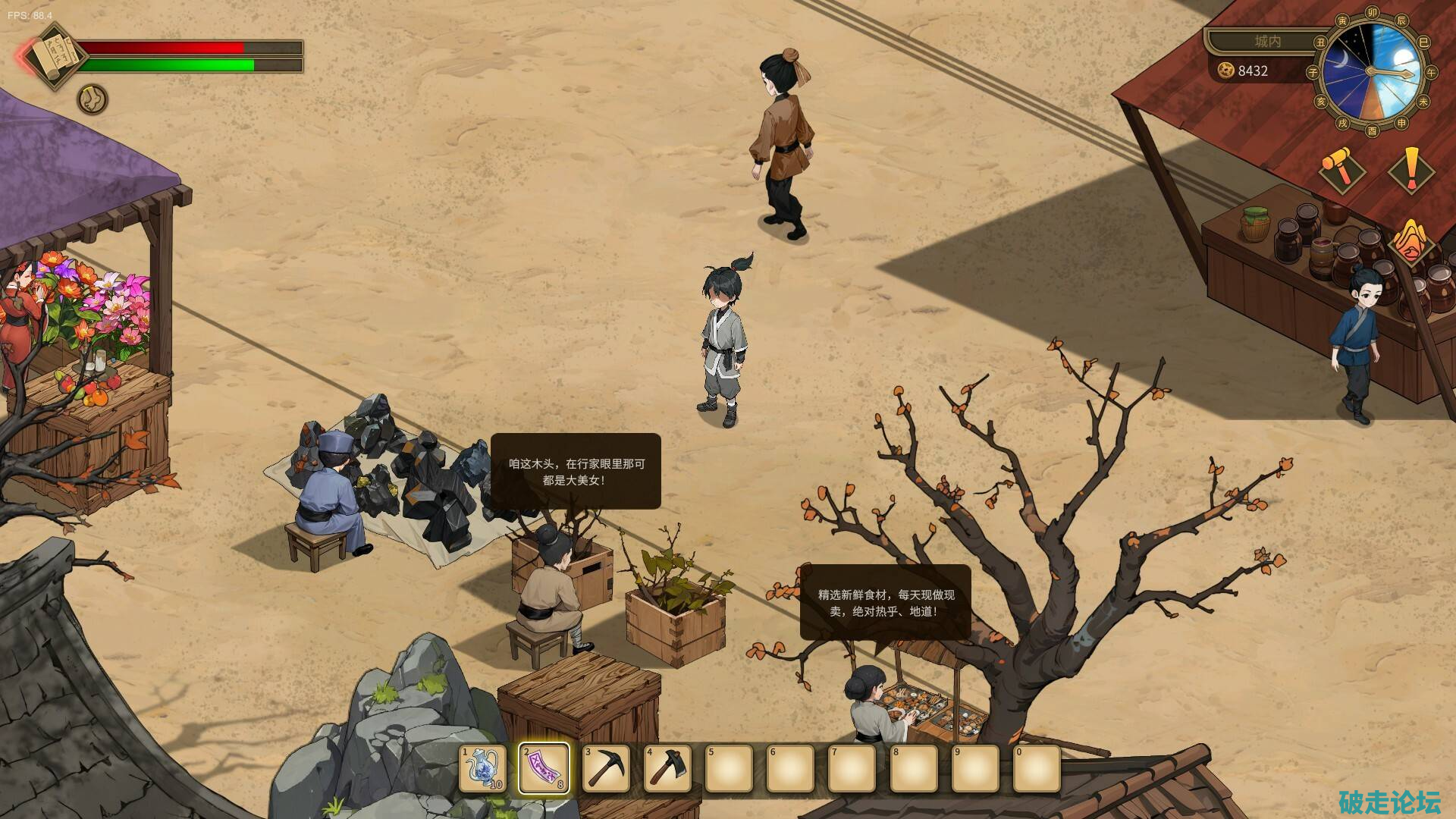Choose the axe in hotbar slot 4
Screen dimensions: 1456x819
click(667, 768)
